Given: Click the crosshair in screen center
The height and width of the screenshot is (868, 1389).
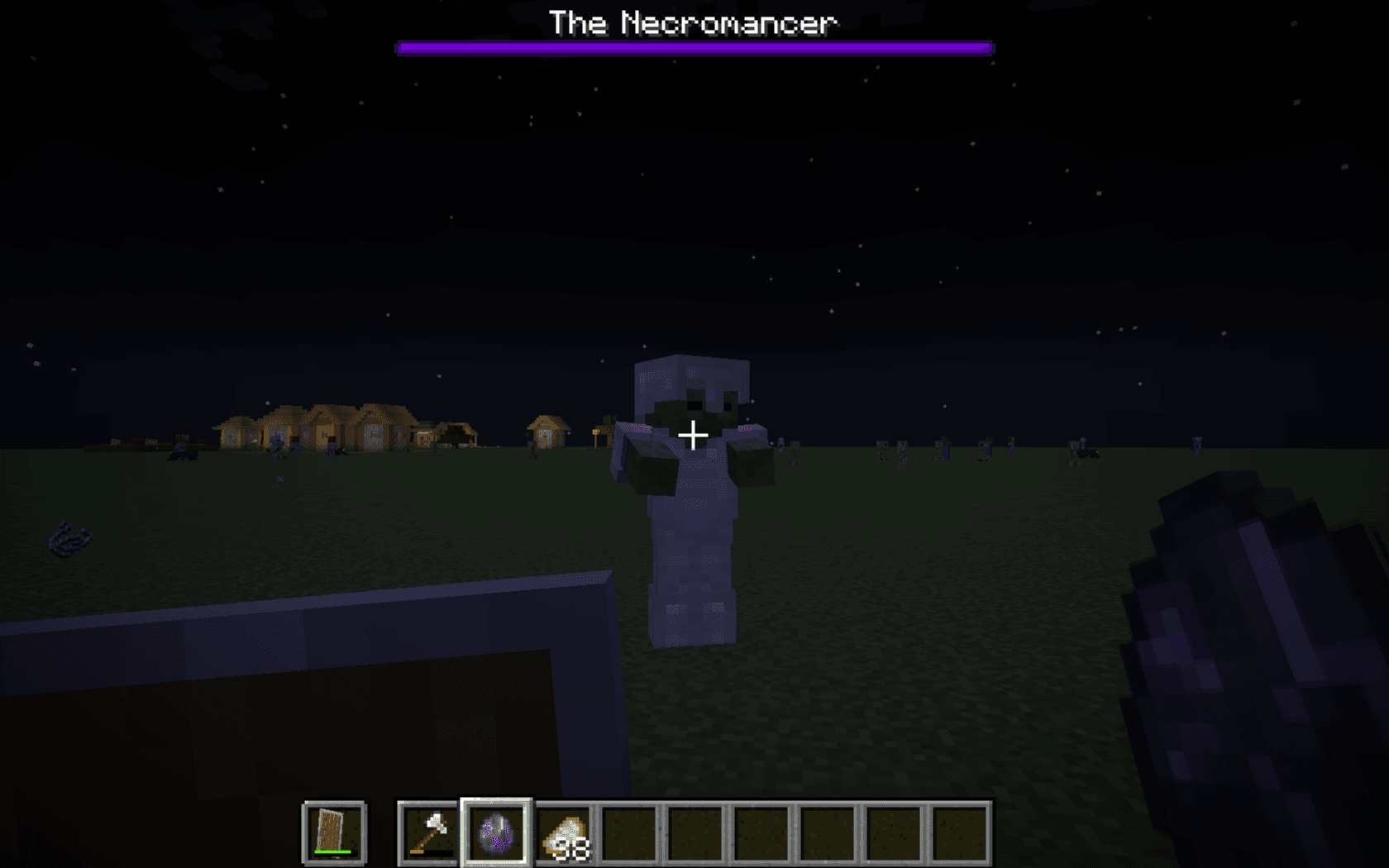Looking at the screenshot, I should pos(693,433).
